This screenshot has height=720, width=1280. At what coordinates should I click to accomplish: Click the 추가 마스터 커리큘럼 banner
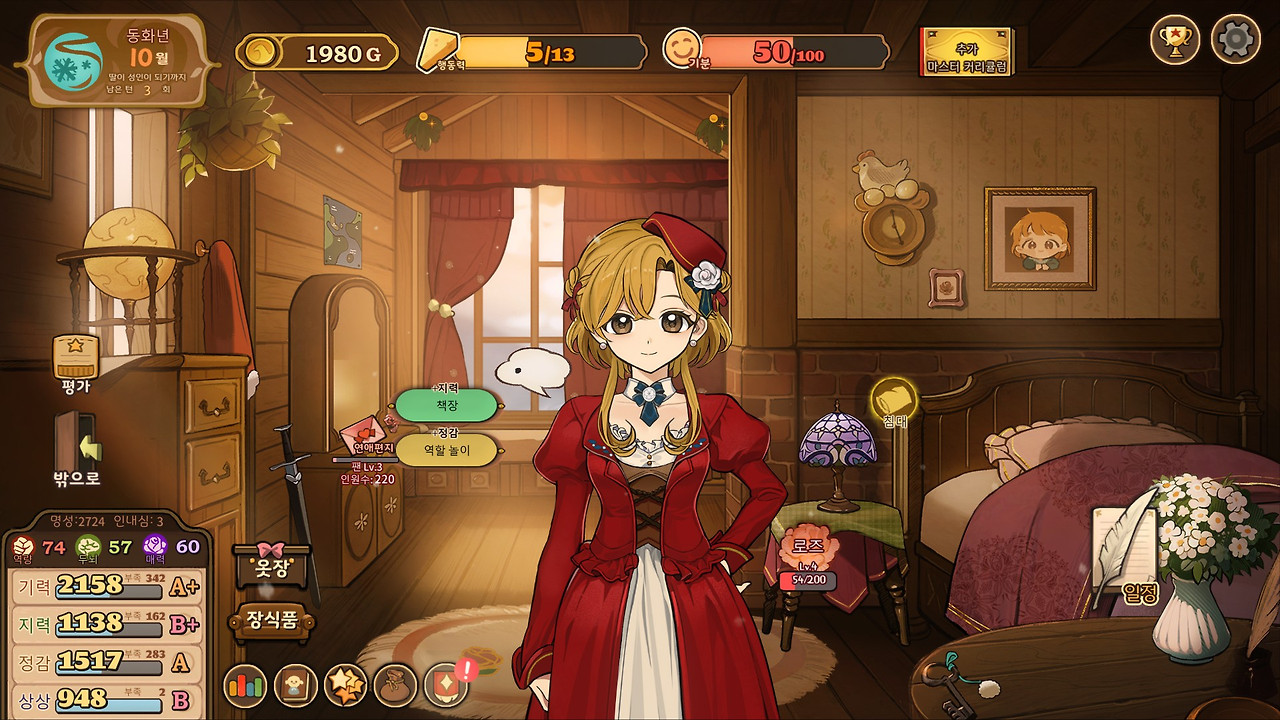(x=967, y=52)
